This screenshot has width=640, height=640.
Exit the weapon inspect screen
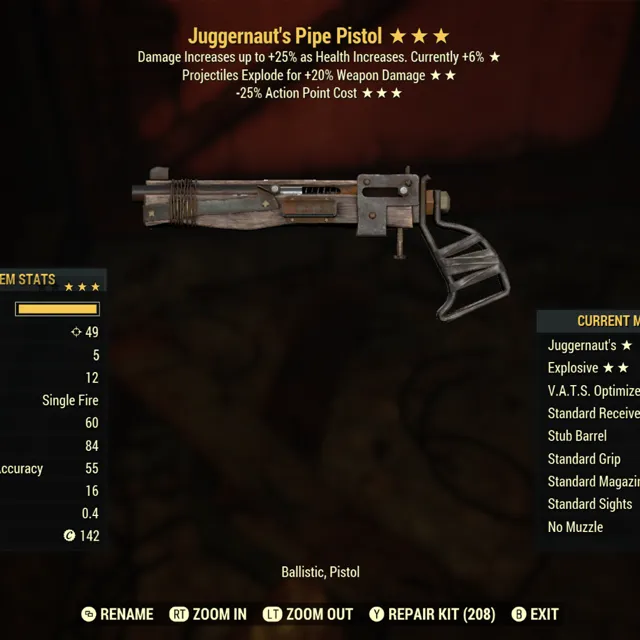535,614
